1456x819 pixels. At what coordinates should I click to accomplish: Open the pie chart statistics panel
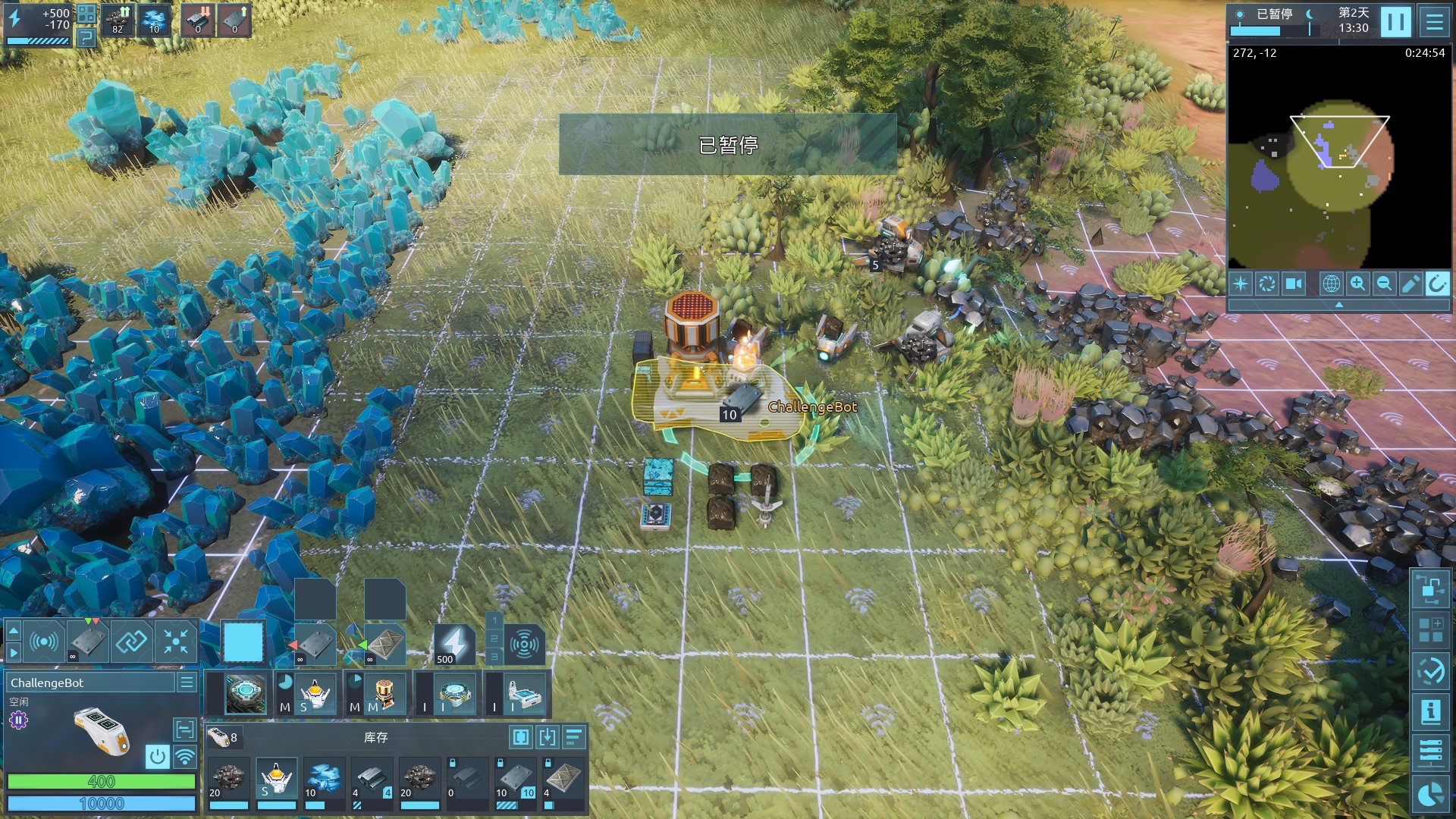(x=1430, y=794)
